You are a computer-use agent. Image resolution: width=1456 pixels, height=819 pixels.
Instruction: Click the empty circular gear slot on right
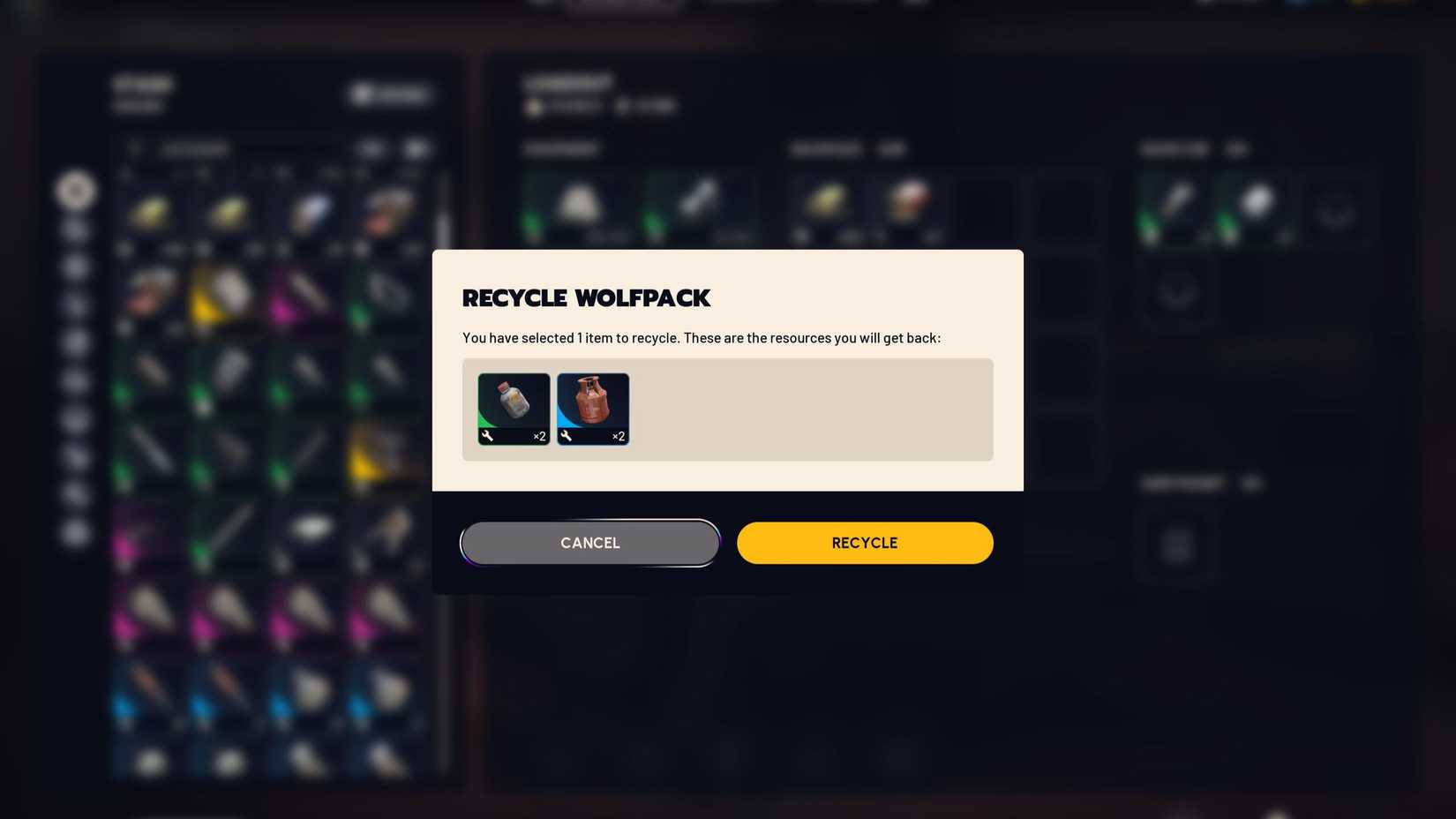point(1333,210)
